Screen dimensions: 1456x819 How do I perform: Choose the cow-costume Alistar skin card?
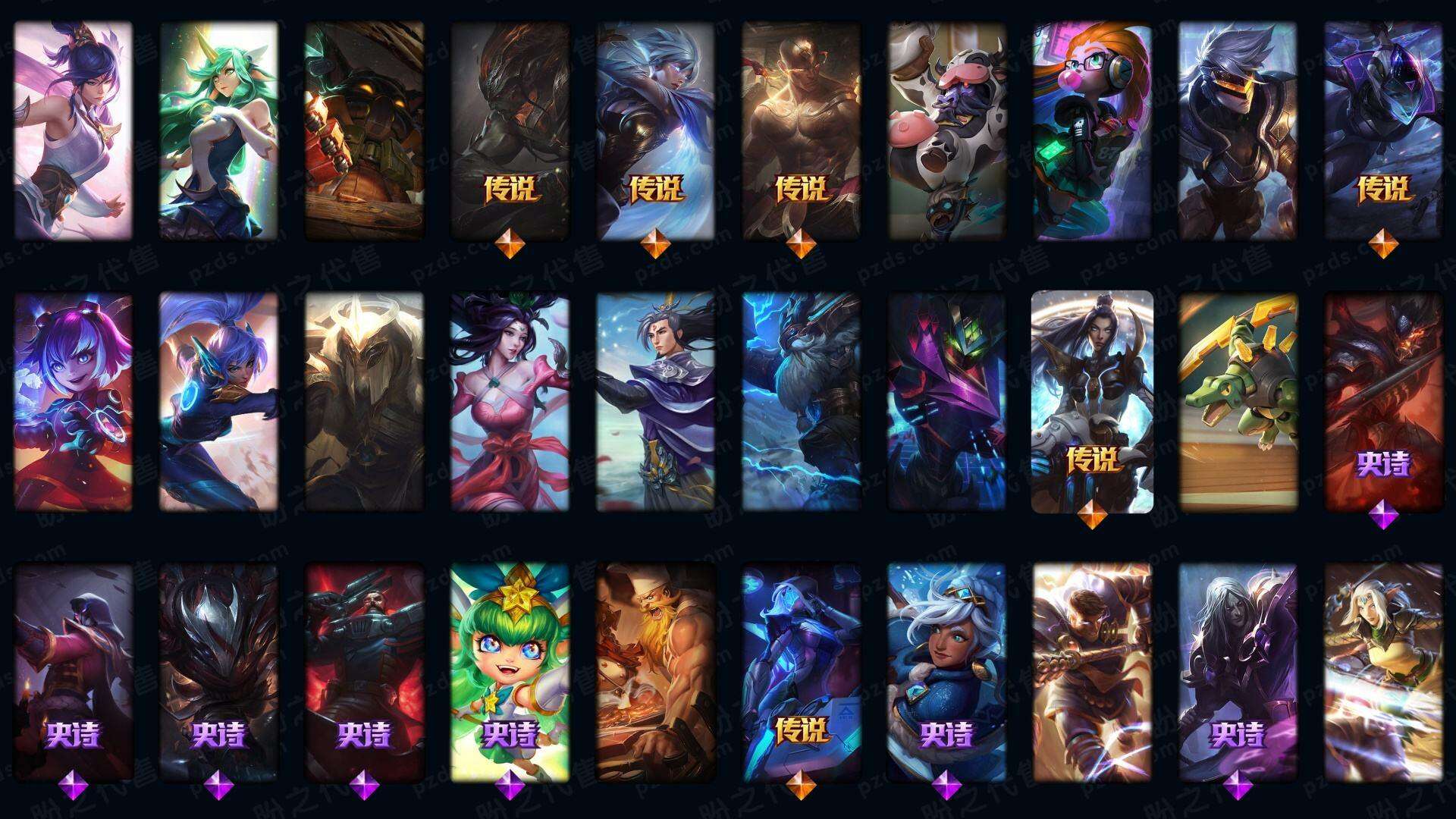947,130
